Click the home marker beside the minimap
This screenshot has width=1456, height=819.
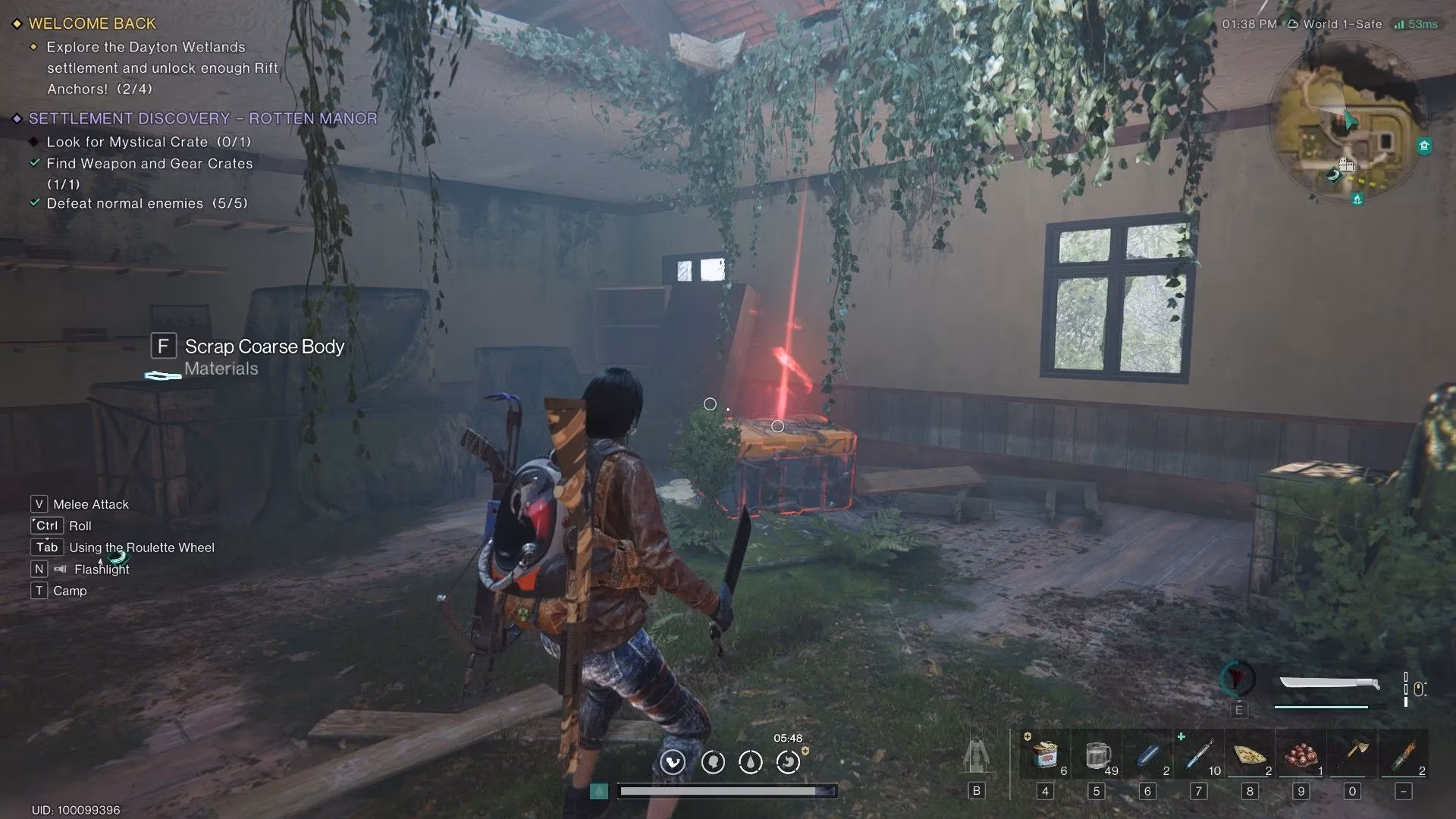click(x=1424, y=146)
